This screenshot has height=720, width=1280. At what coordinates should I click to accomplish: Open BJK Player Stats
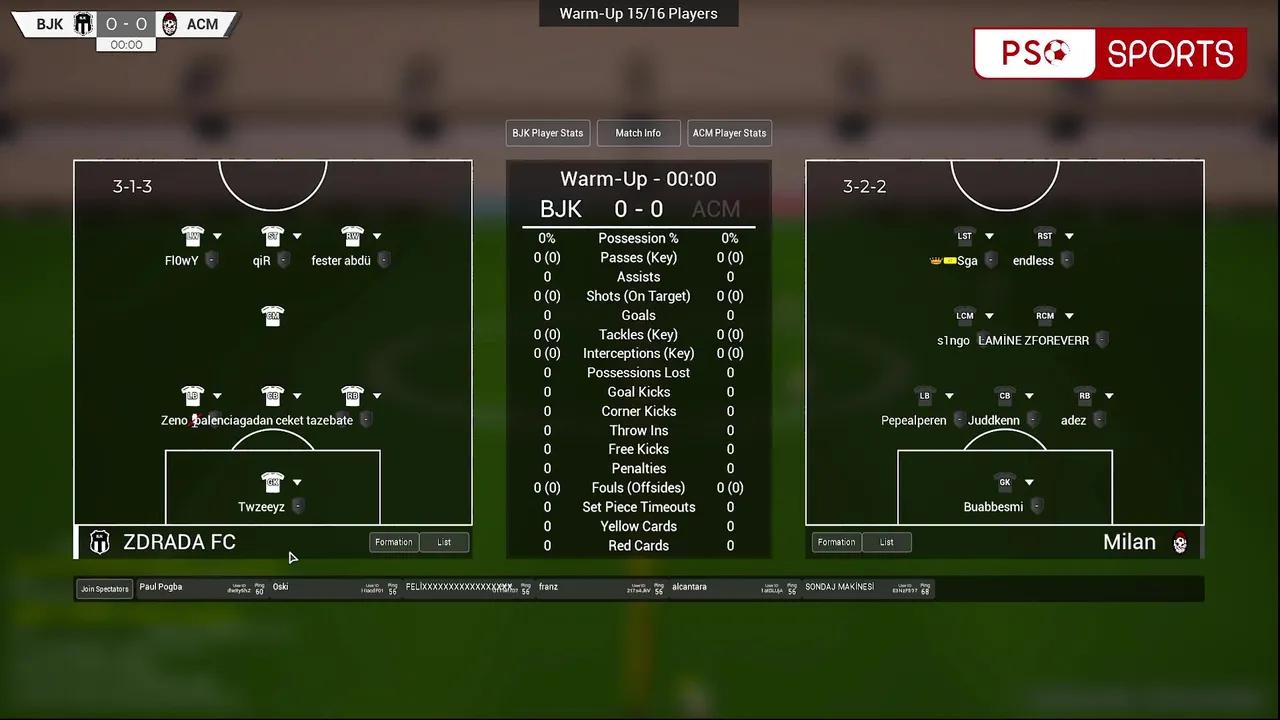[547, 133]
